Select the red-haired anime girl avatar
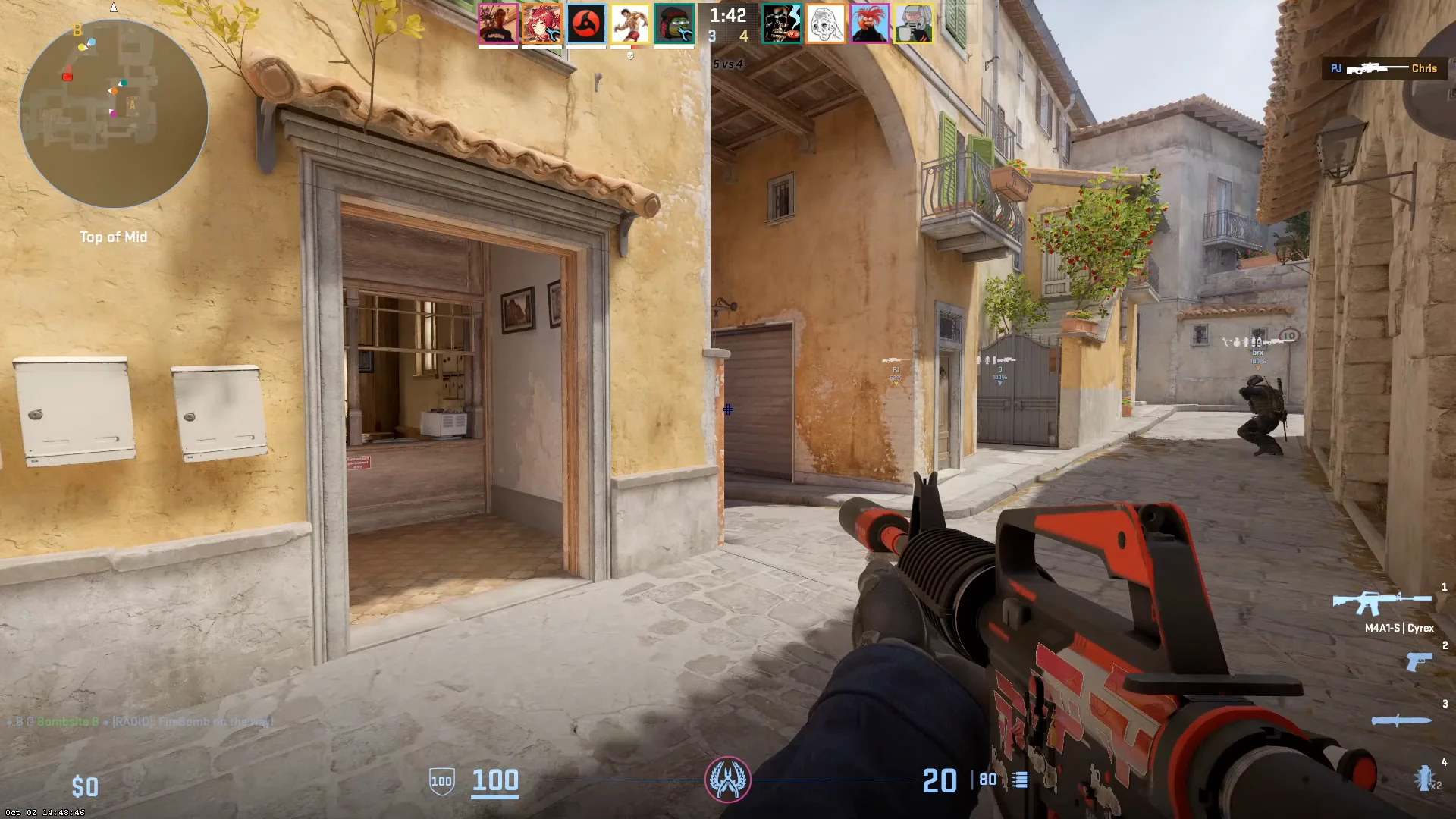The image size is (1456, 819). coord(542,24)
